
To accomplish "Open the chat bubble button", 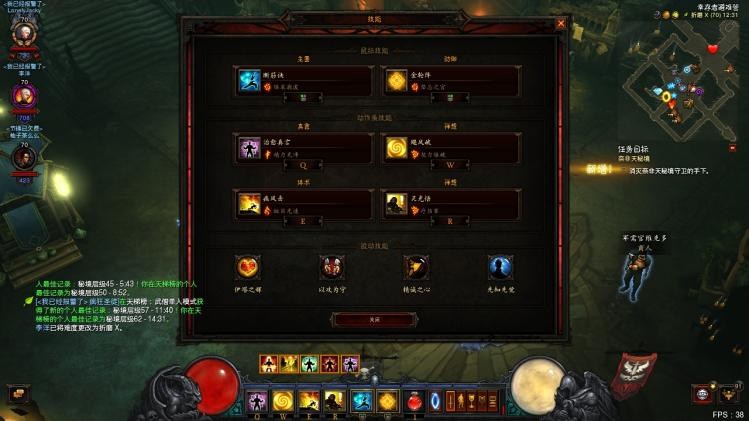I will tap(17, 394).
